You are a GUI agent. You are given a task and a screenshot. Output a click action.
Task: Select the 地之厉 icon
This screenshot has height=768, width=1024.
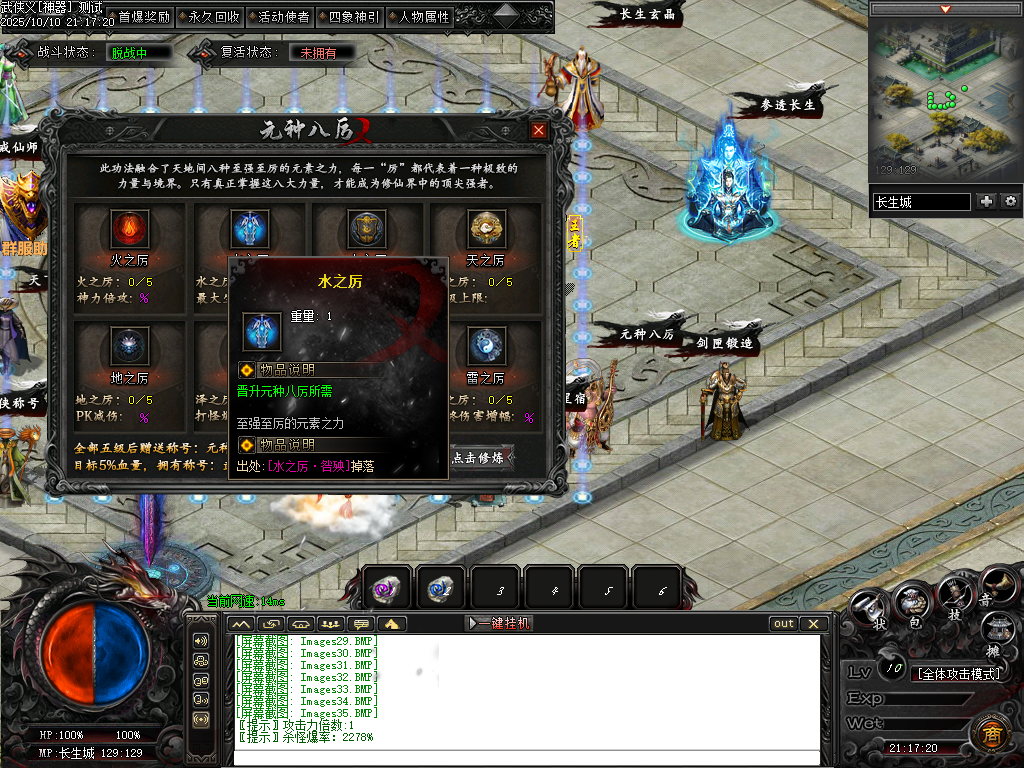point(129,346)
